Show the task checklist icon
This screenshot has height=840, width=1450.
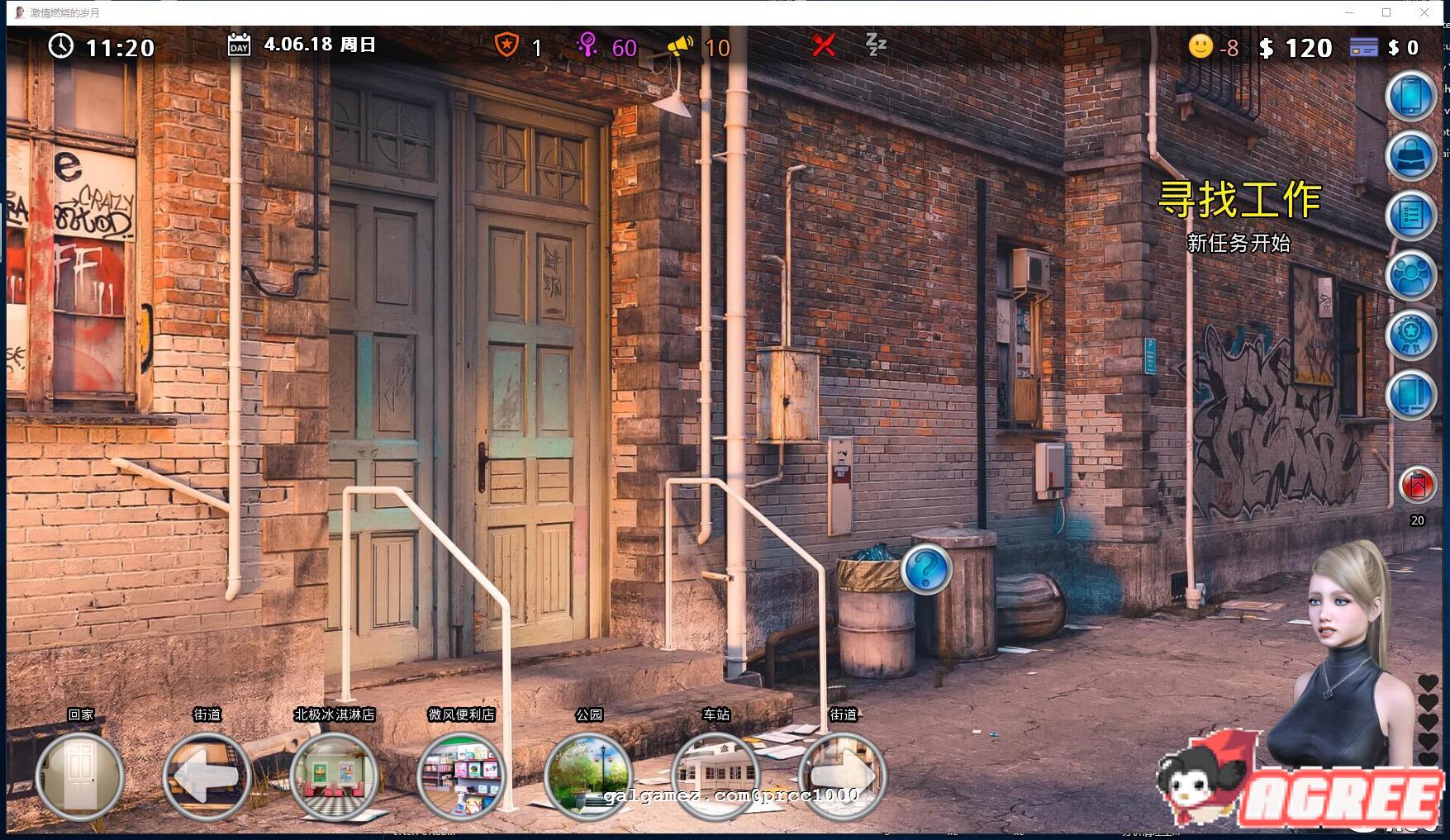click(x=1410, y=216)
